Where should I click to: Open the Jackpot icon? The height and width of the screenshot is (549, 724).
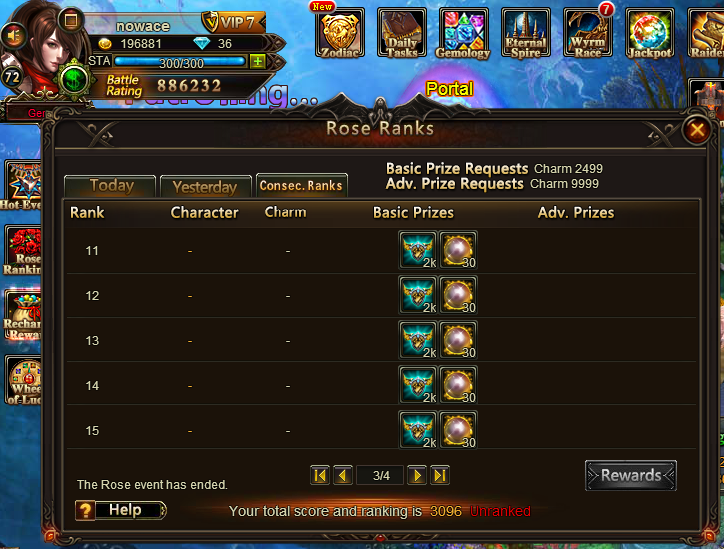pyautogui.click(x=650, y=33)
